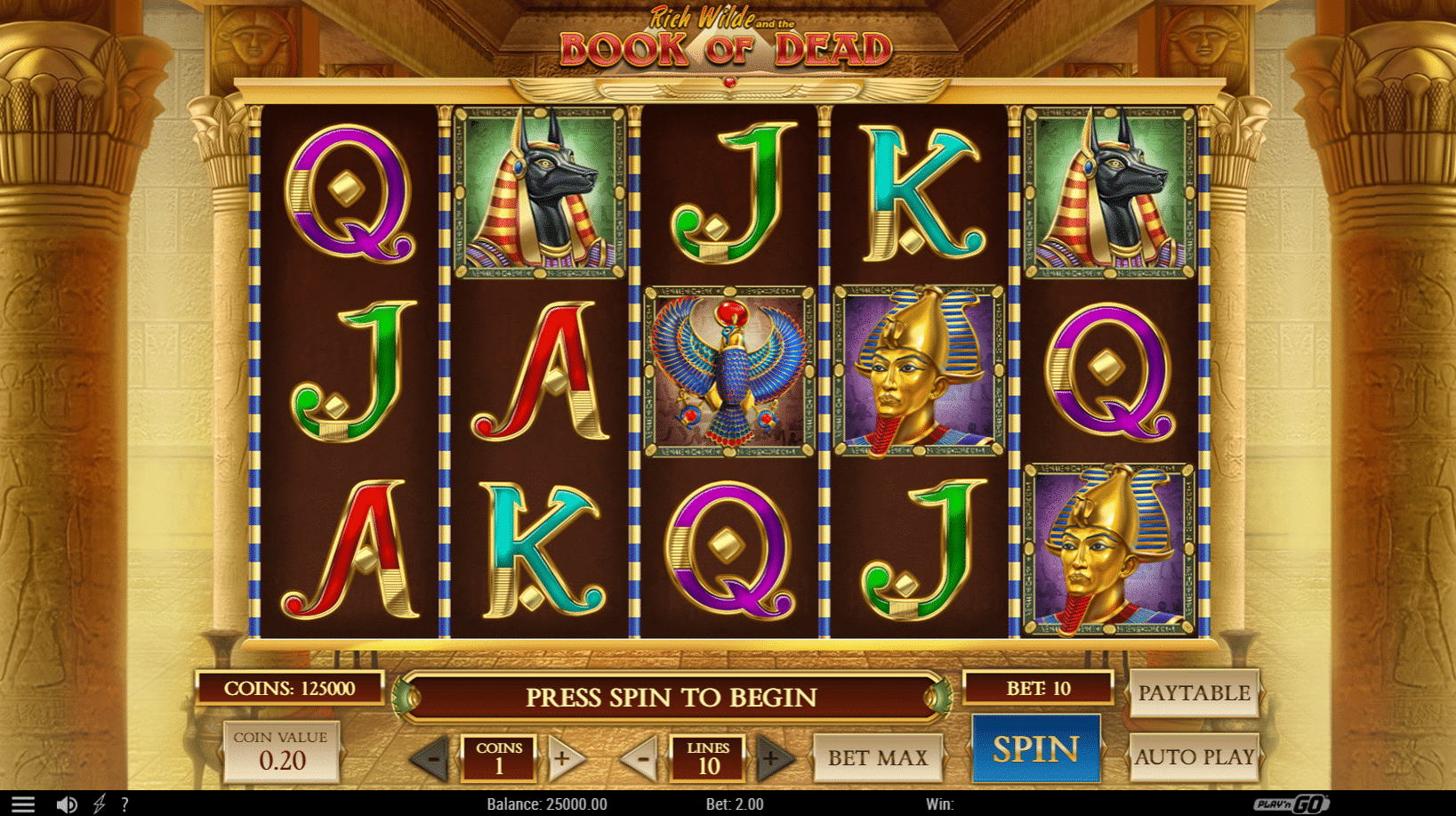Increase coins with the plus arrow
This screenshot has width=1456, height=816.
[x=563, y=757]
